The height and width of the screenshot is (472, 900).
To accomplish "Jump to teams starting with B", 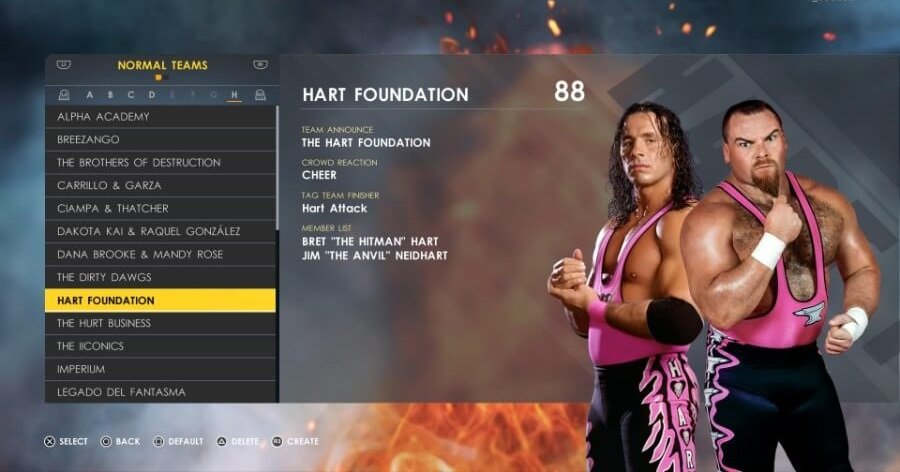I will [111, 95].
